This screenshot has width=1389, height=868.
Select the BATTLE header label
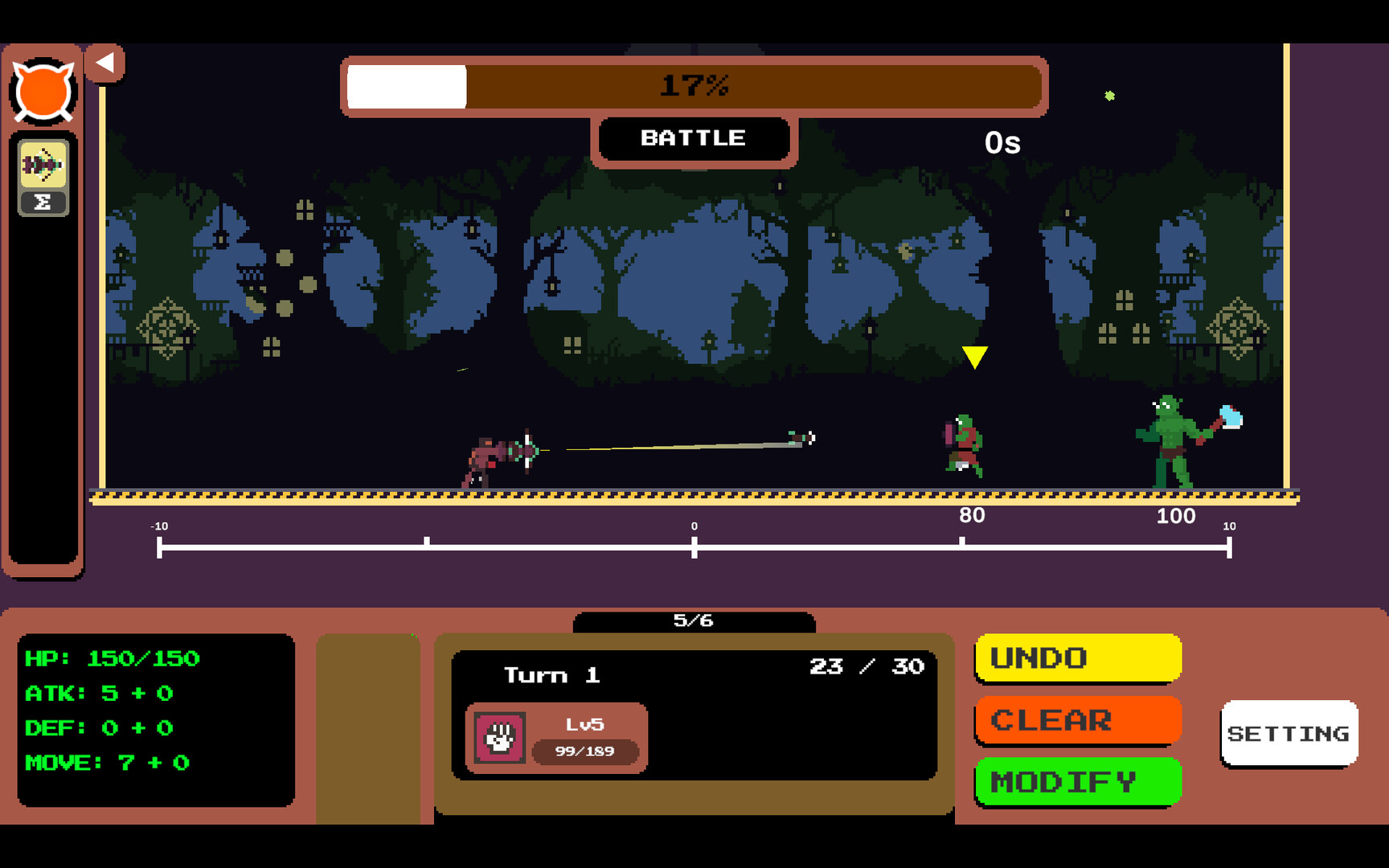[694, 137]
